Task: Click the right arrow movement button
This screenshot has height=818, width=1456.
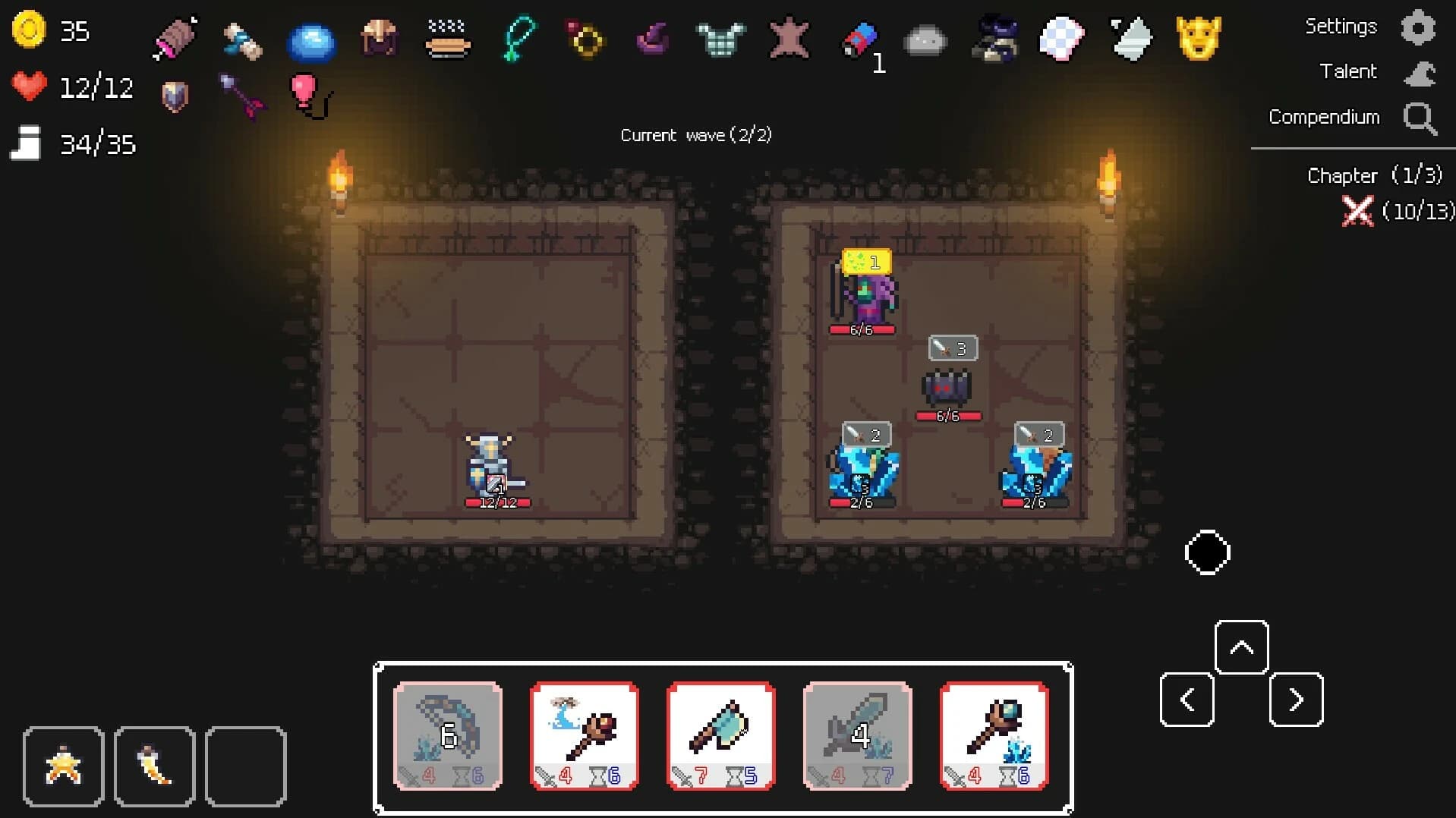Action: pyautogui.click(x=1296, y=699)
